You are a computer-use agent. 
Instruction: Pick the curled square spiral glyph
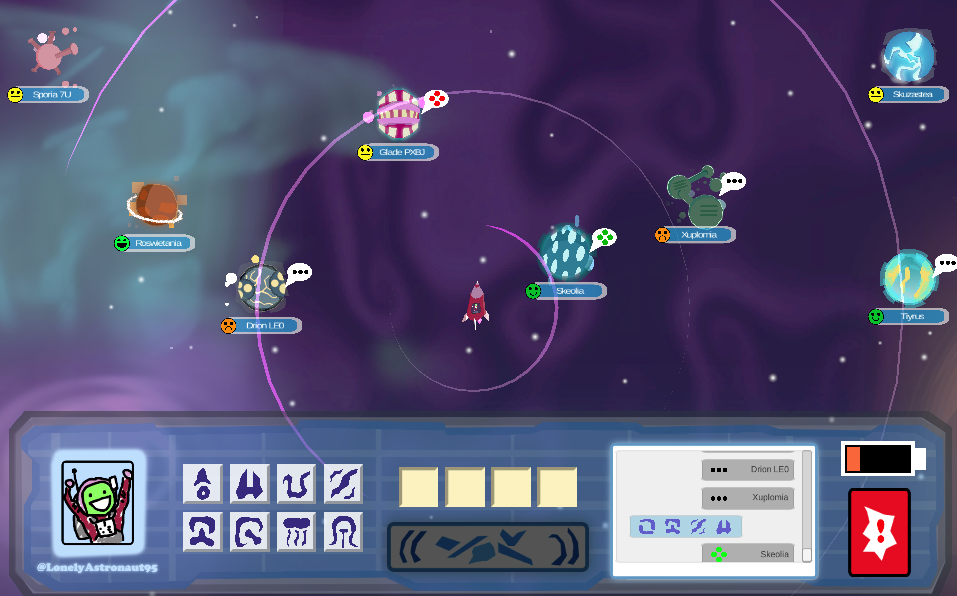click(x=249, y=531)
